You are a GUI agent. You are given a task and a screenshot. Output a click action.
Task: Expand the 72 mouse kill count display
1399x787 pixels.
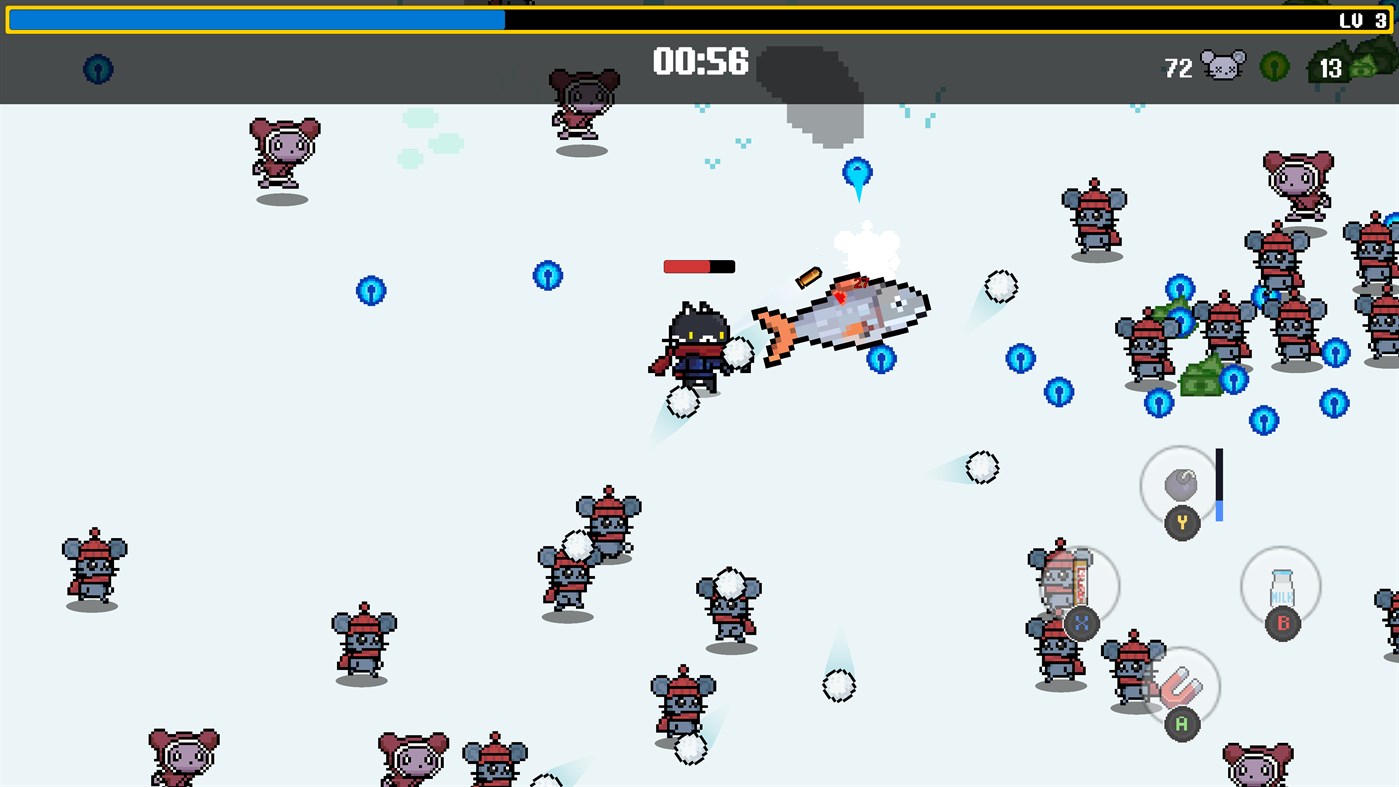point(1178,67)
